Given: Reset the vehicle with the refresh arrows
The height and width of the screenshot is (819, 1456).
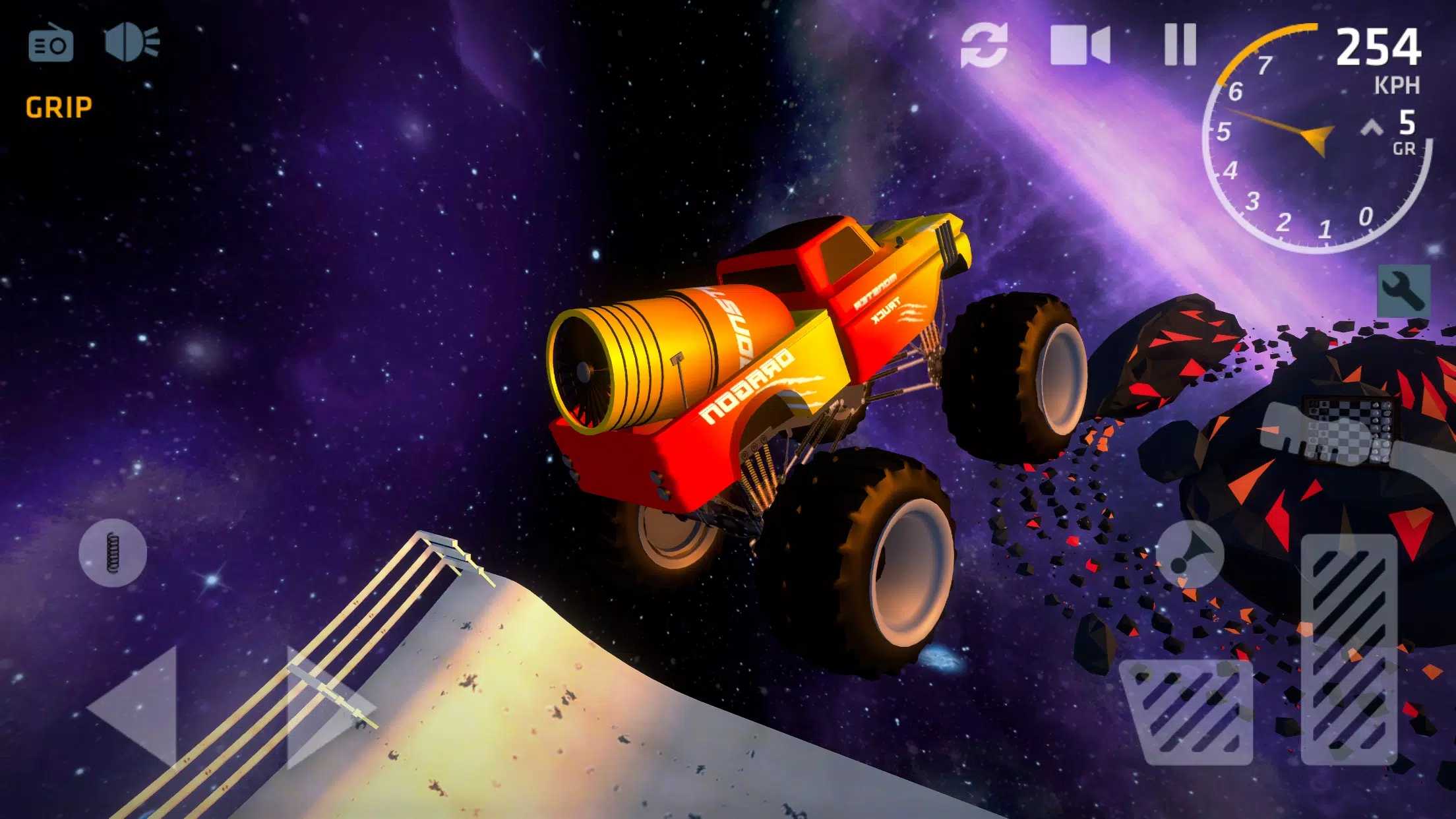Looking at the screenshot, I should tap(984, 45).
